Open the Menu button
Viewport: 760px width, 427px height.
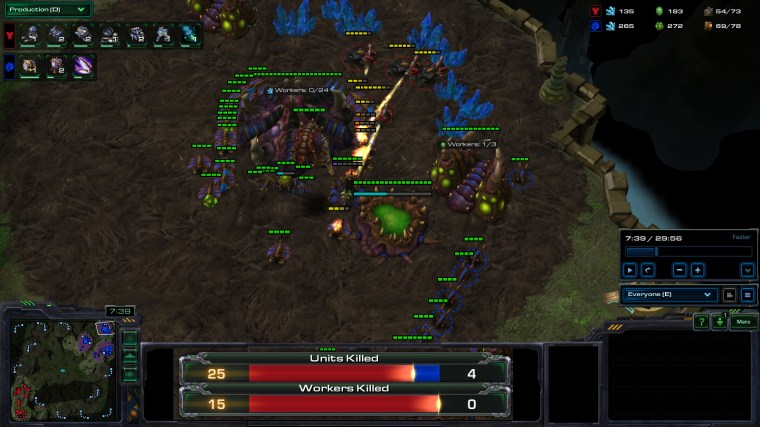[x=743, y=322]
